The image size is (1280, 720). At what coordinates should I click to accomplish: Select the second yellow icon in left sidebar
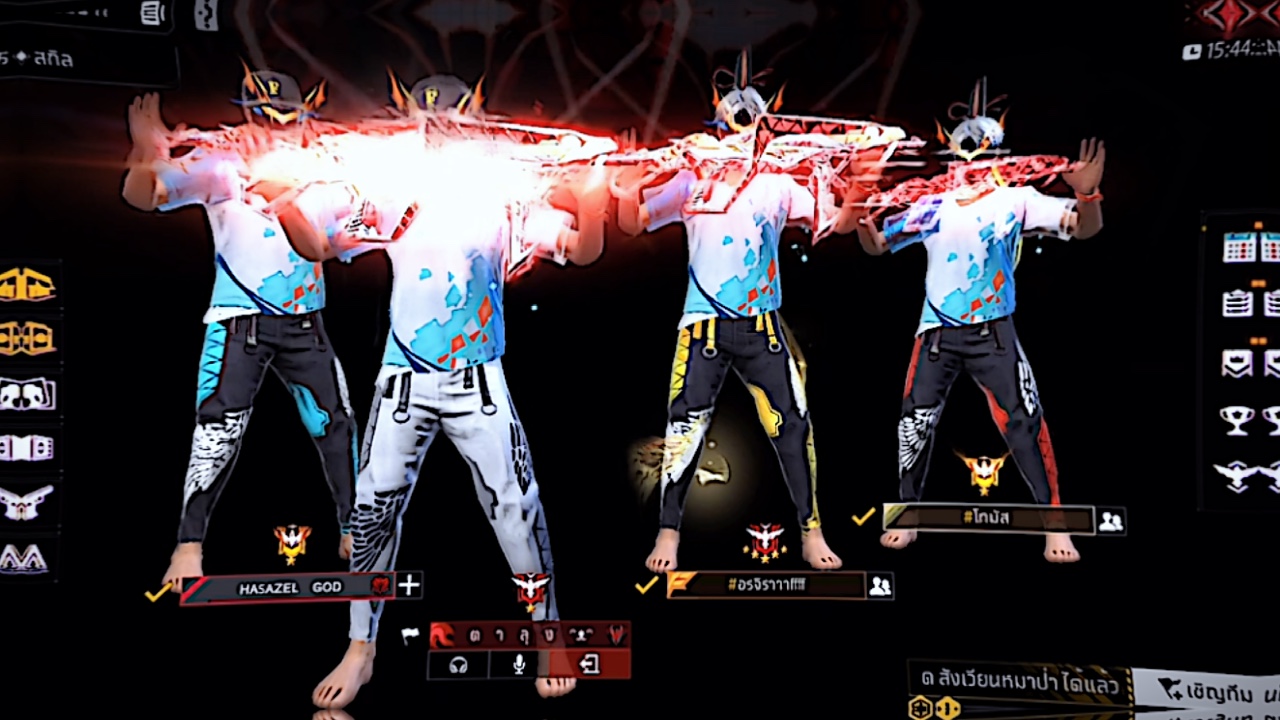(x=27, y=338)
